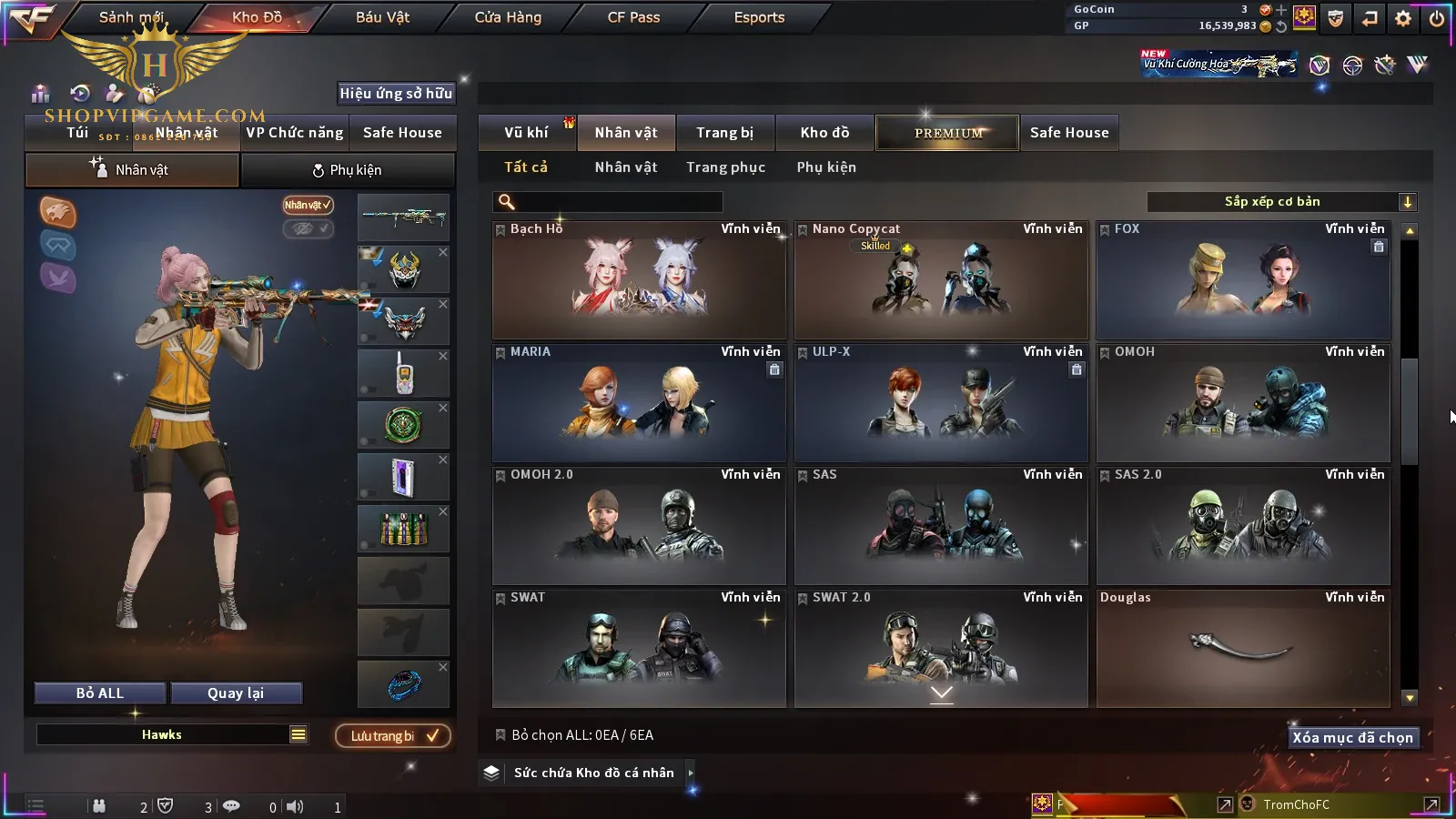The width and height of the screenshot is (1456, 819).
Task: Filter by Trang phục category
Action: point(725,167)
